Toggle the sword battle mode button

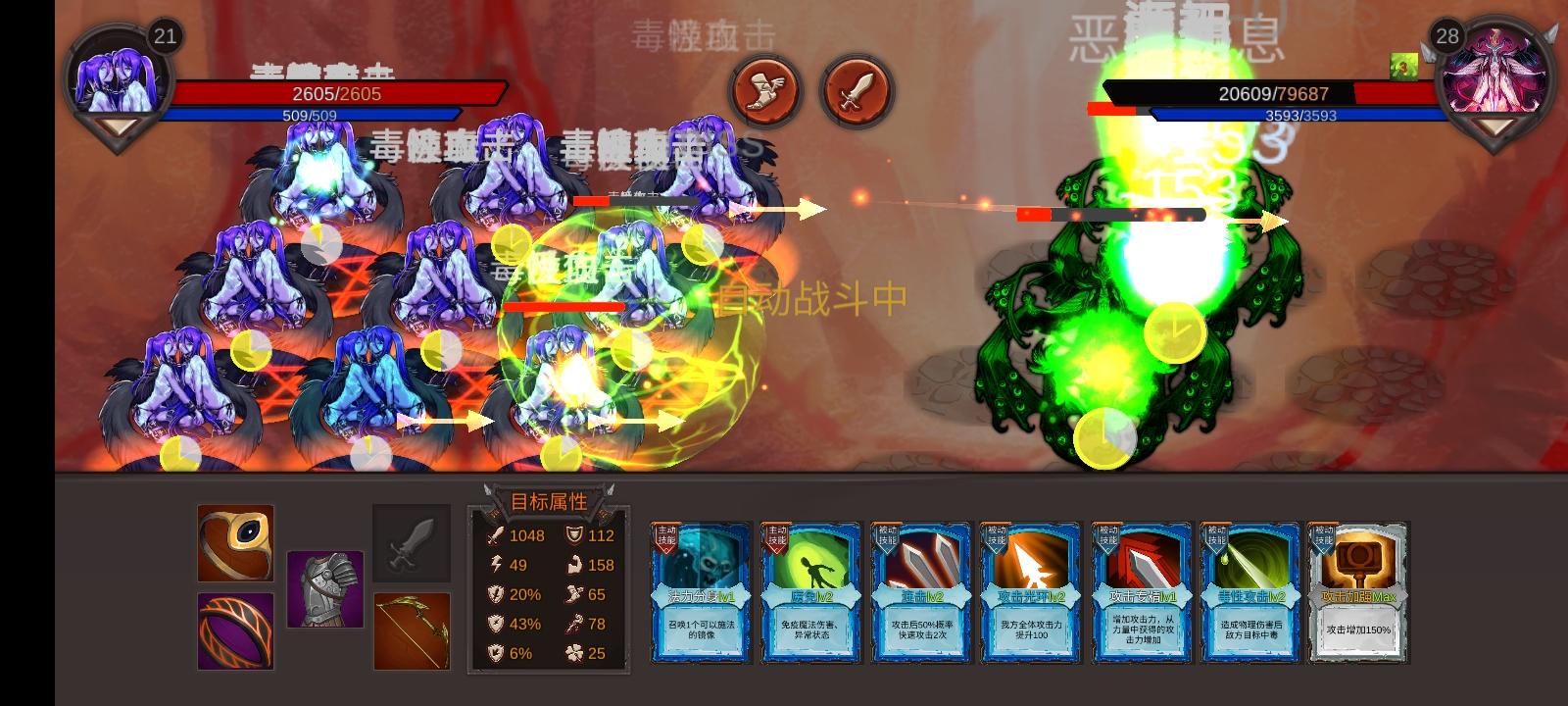tap(857, 92)
